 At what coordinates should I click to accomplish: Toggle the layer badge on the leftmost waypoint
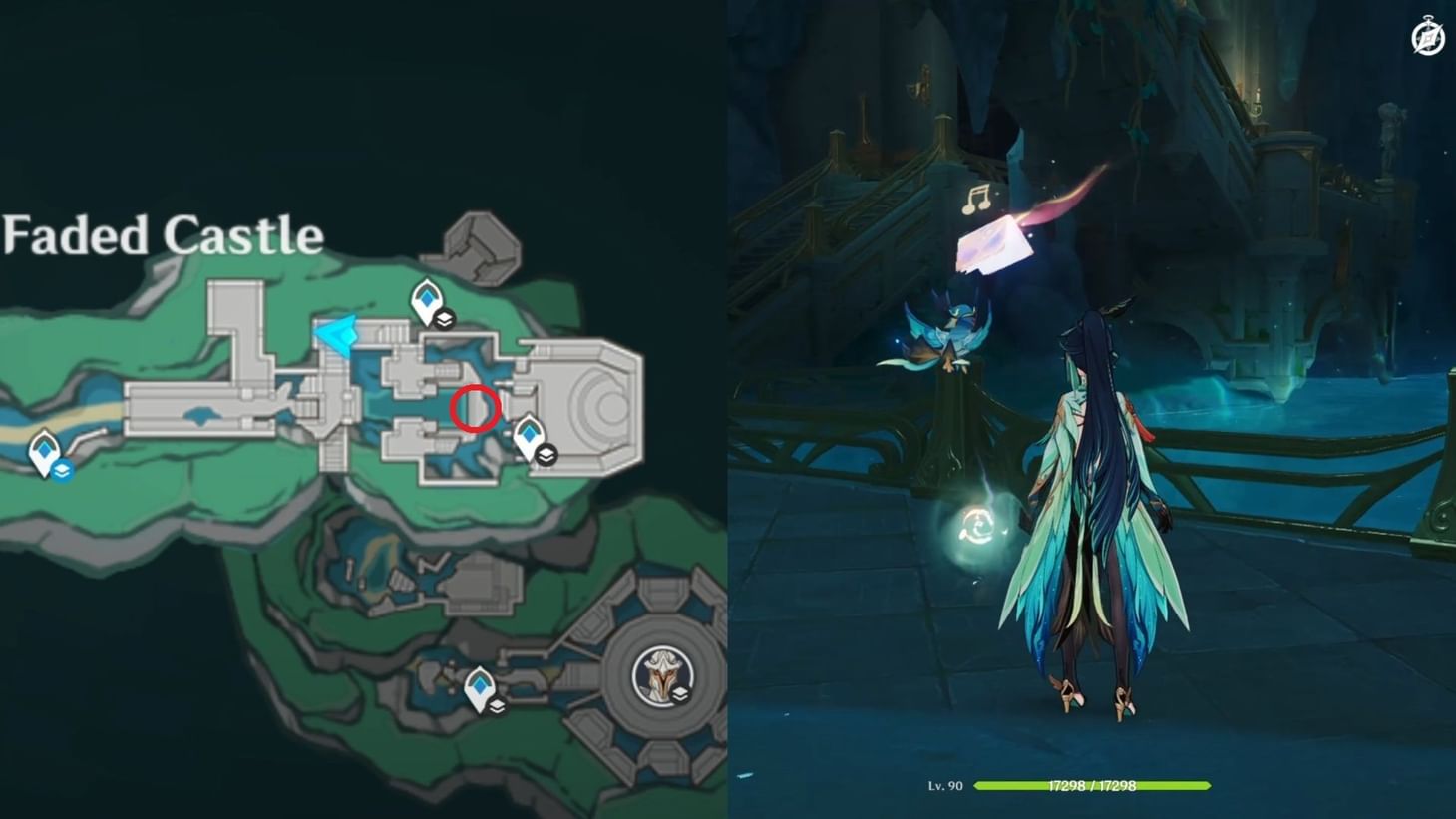coord(61,469)
